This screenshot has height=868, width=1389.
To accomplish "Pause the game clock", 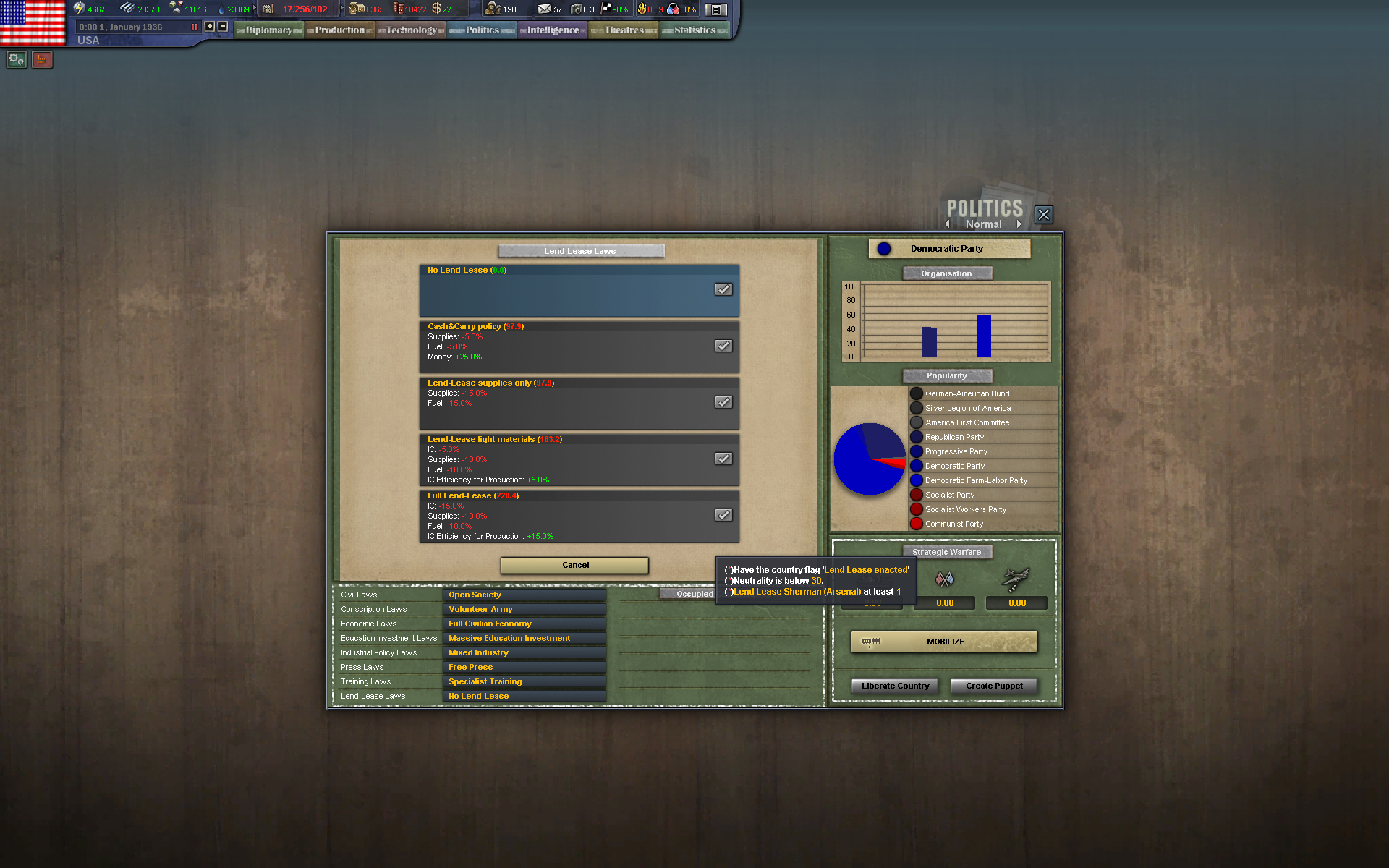I will click(193, 26).
